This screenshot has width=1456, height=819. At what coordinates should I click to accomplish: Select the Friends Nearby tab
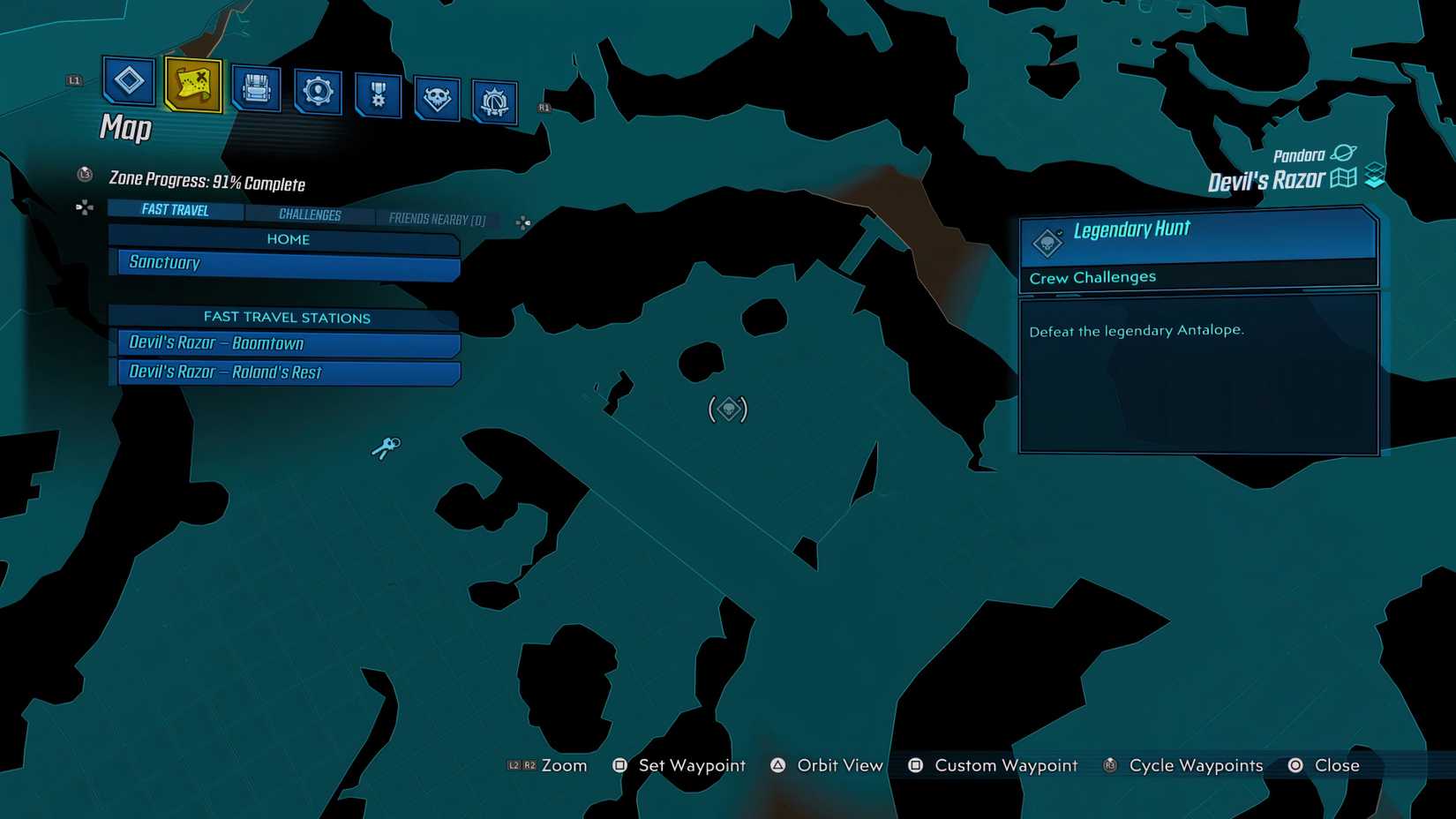437,219
